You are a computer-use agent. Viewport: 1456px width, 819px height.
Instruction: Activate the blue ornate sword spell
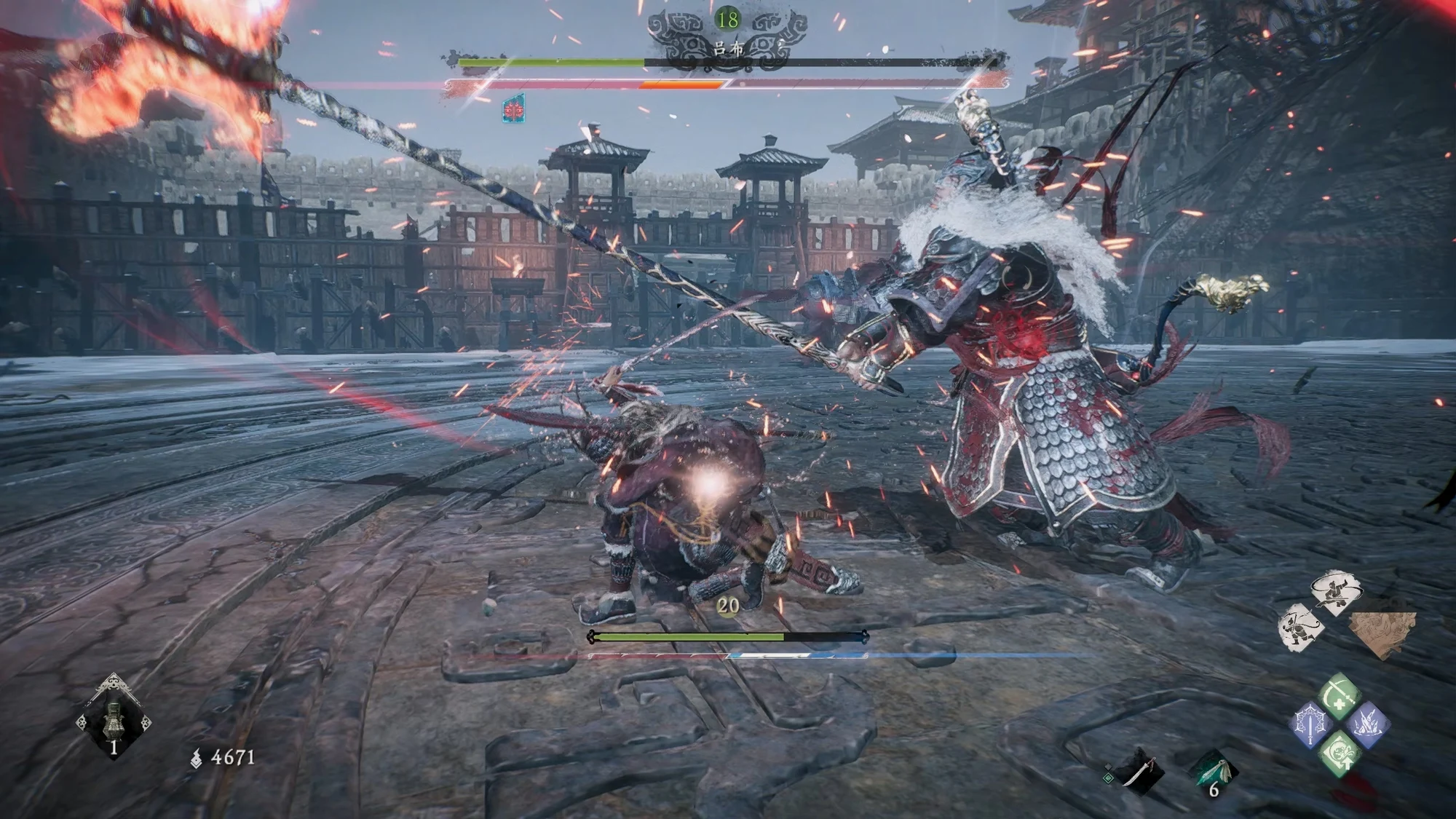1311,725
